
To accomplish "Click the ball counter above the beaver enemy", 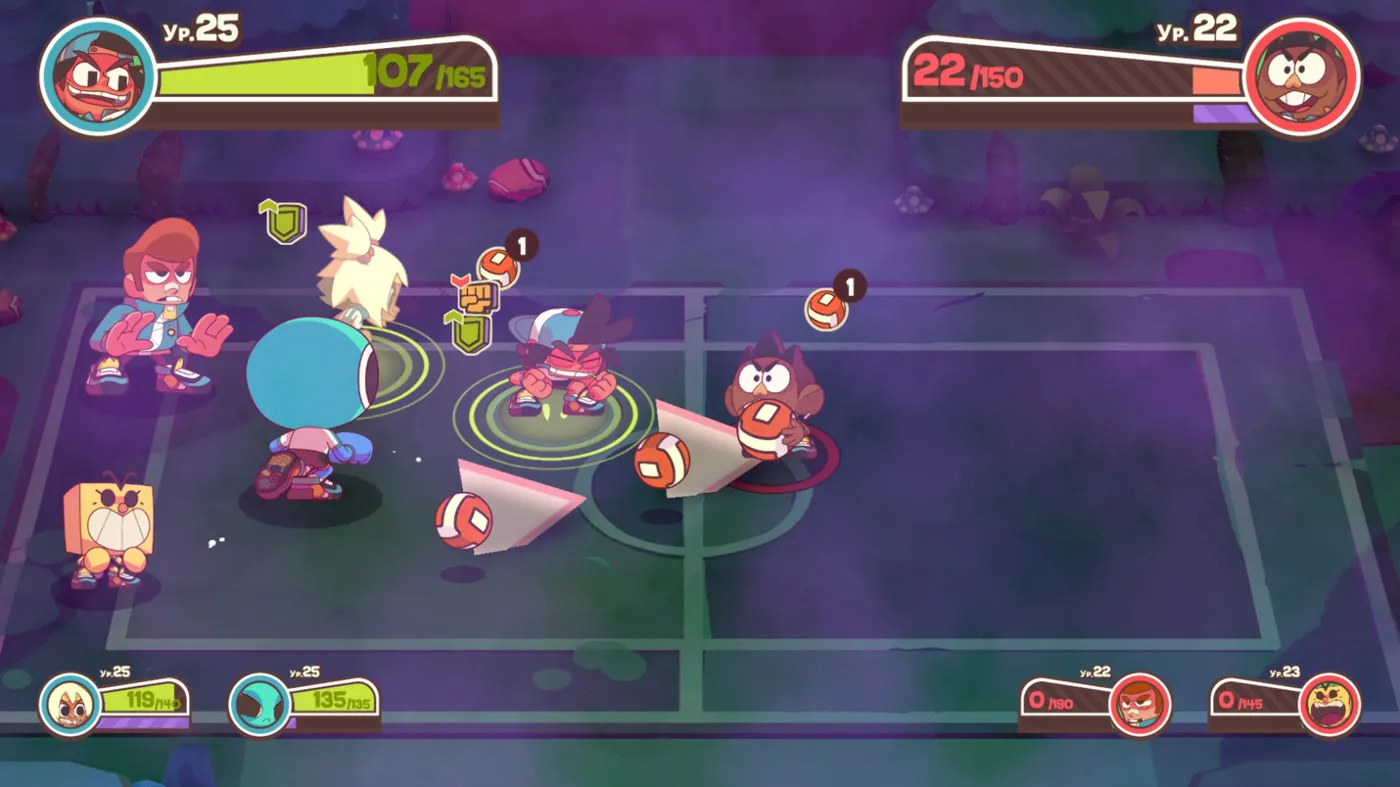I will (830, 307).
